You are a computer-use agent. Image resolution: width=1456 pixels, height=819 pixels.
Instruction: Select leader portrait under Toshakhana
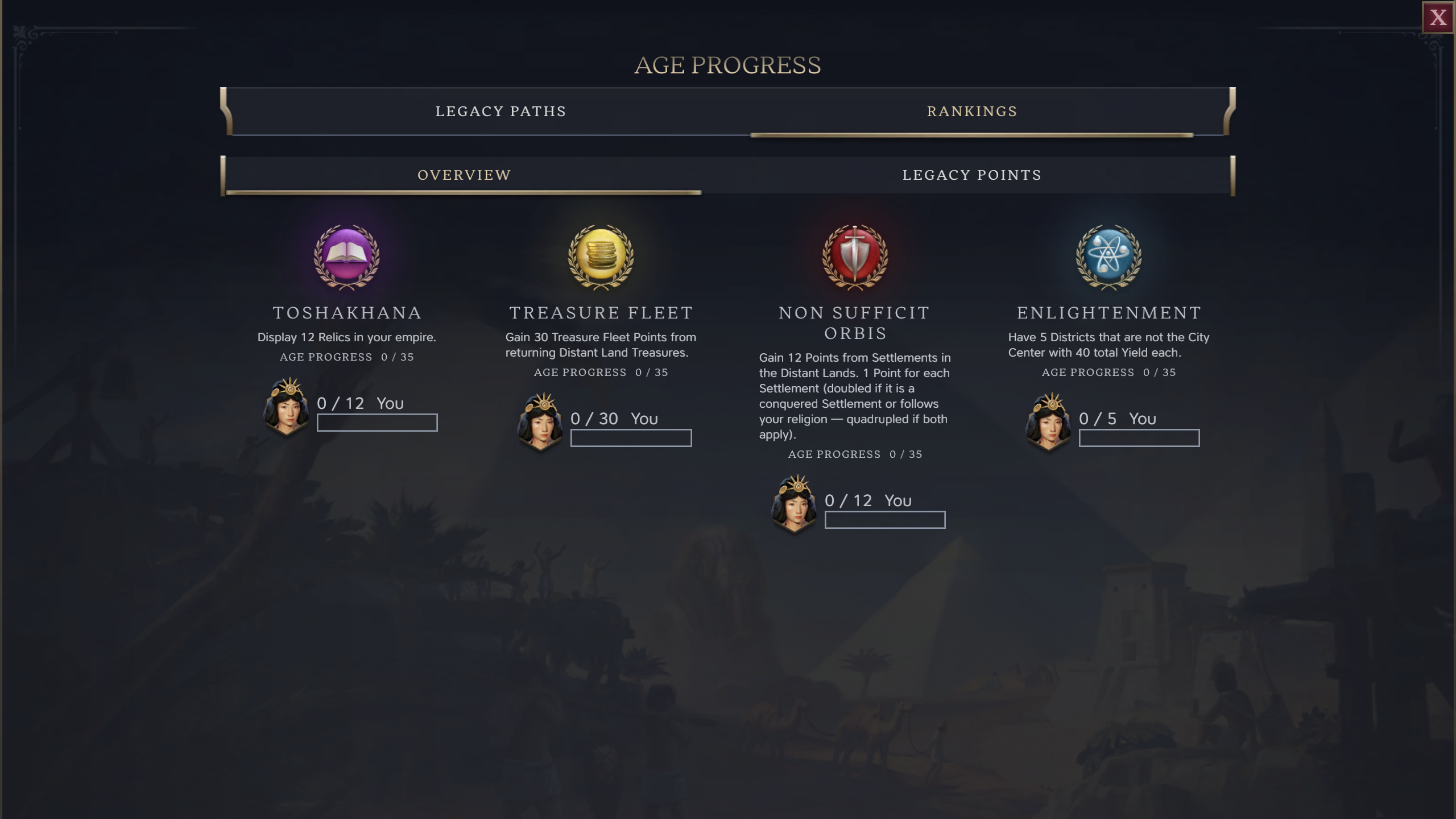(x=287, y=407)
